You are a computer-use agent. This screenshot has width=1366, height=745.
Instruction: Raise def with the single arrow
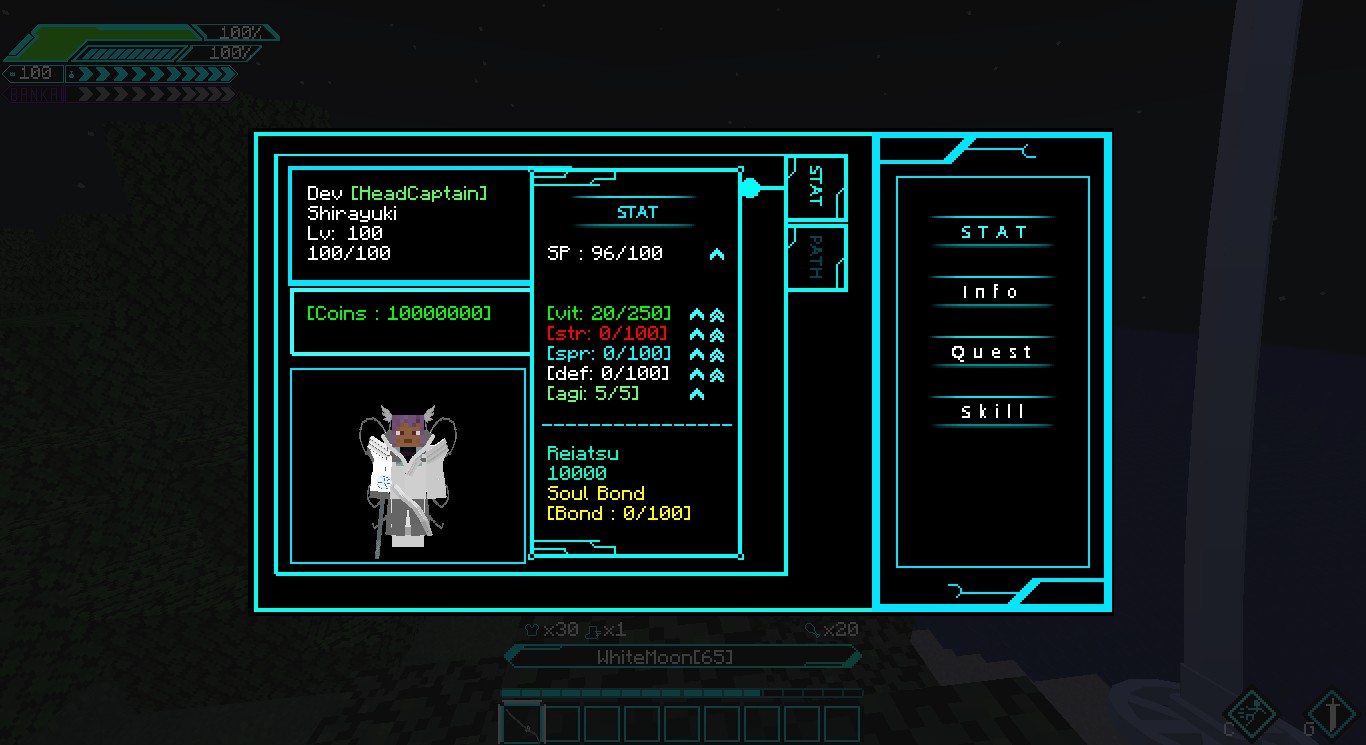point(698,374)
